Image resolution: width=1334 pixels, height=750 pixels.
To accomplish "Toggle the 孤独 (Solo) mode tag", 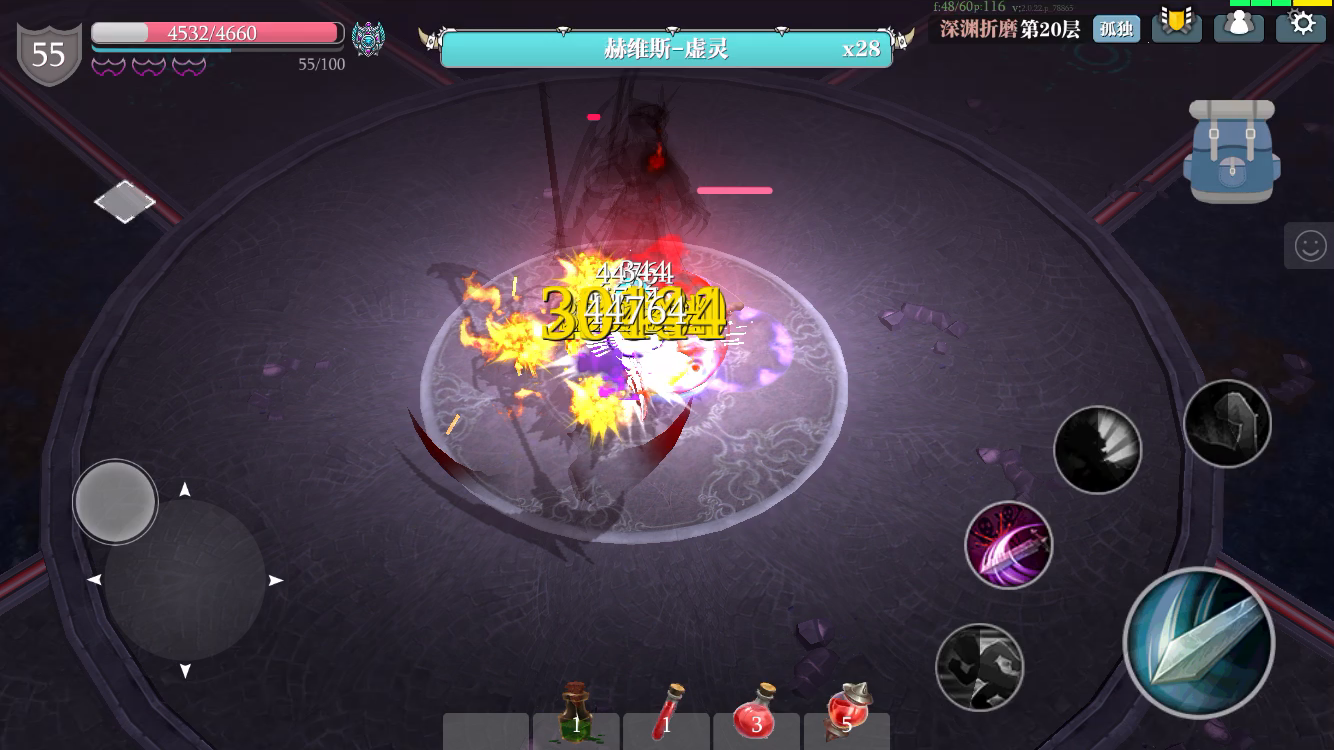I will (x=1117, y=29).
